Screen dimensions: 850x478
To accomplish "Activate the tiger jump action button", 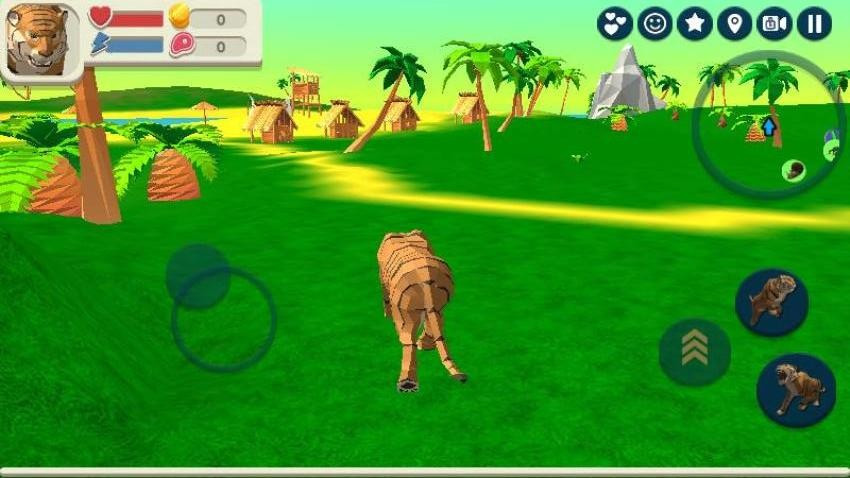I will point(771,301).
